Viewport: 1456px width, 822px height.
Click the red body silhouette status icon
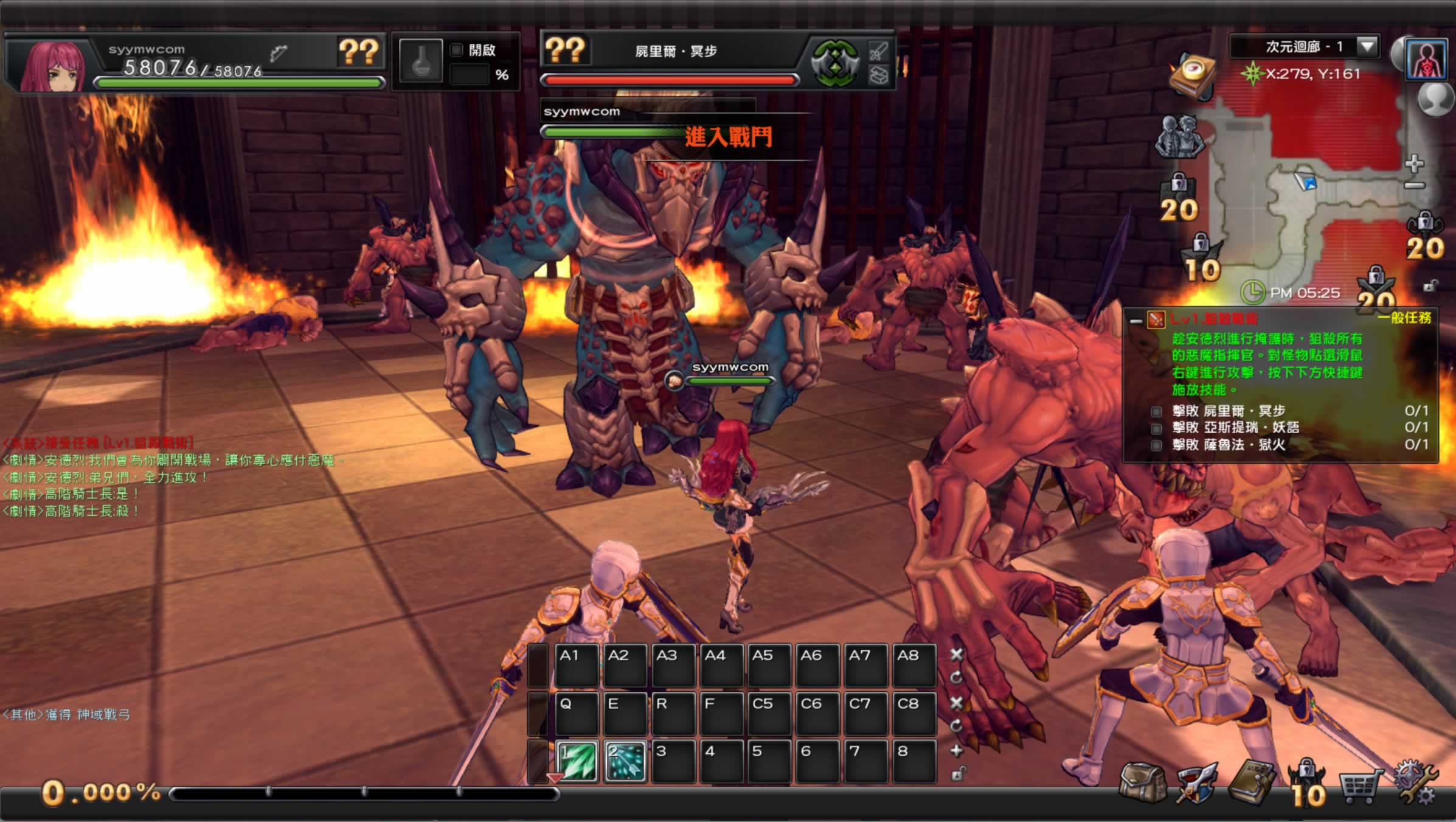[1426, 60]
